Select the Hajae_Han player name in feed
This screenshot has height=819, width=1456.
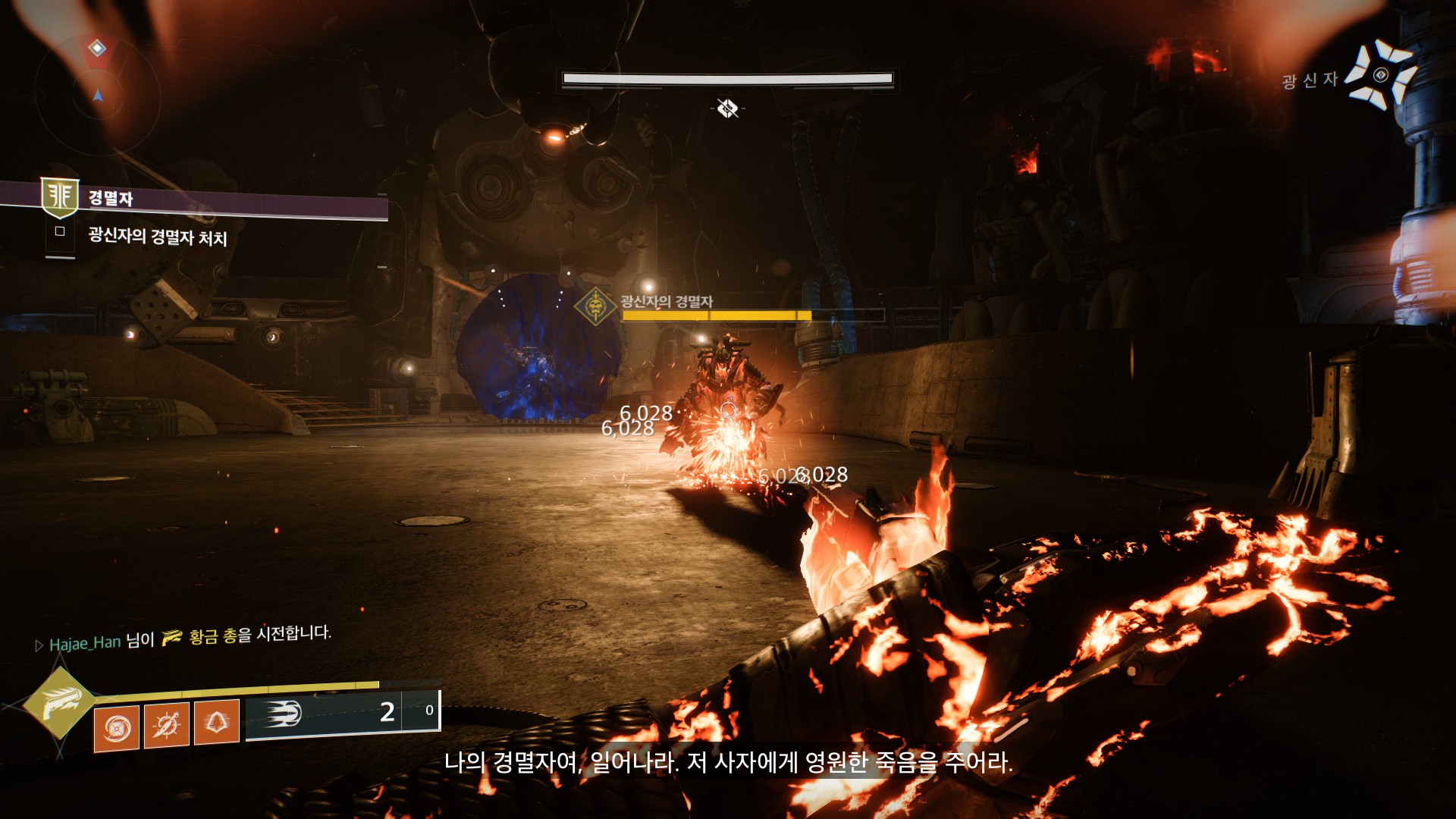pyautogui.click(x=85, y=644)
